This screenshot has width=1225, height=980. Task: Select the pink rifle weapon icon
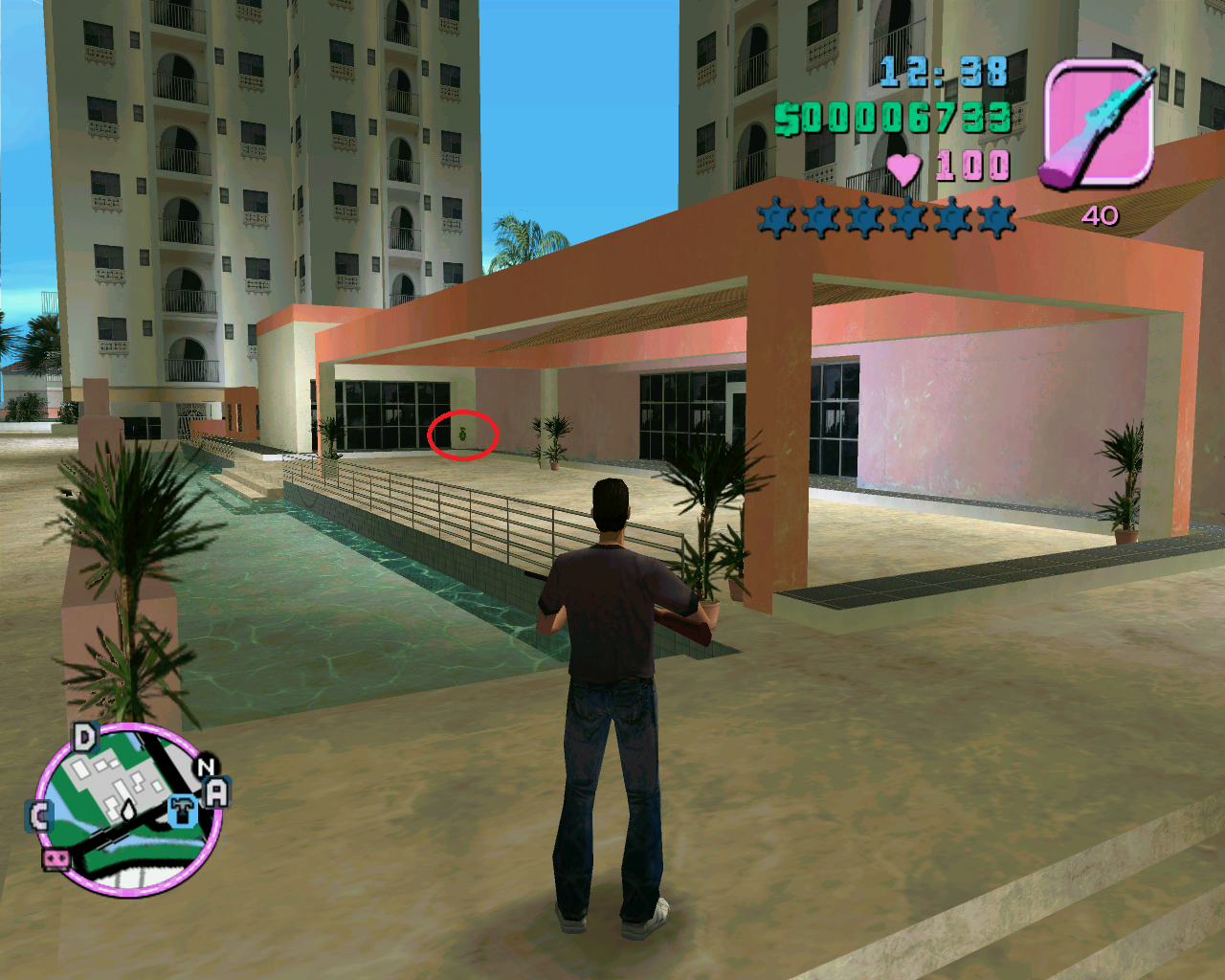tap(1098, 123)
